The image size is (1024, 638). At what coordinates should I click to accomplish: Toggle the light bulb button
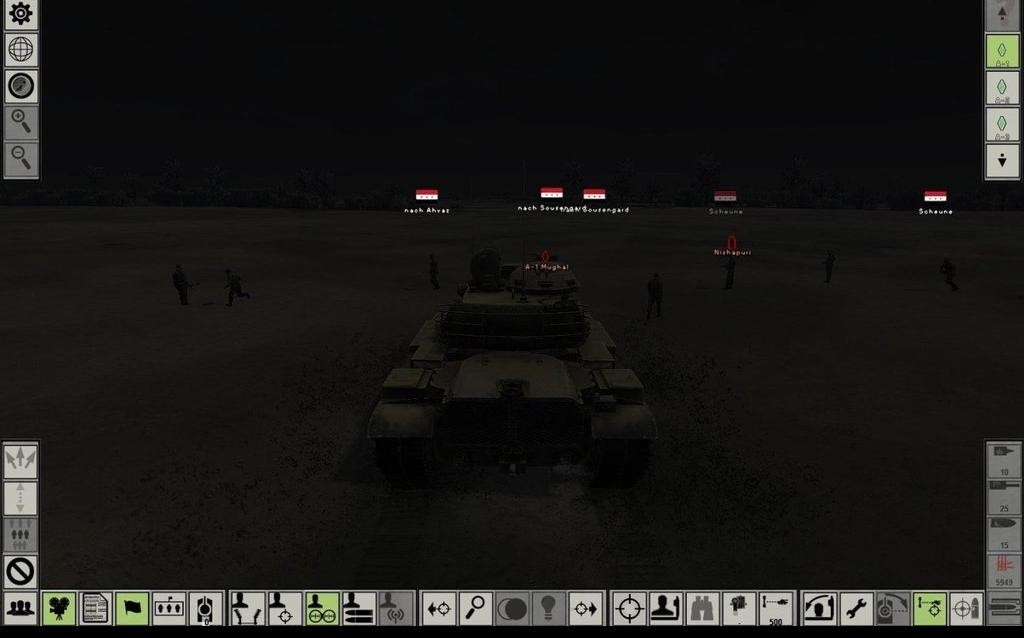point(548,607)
